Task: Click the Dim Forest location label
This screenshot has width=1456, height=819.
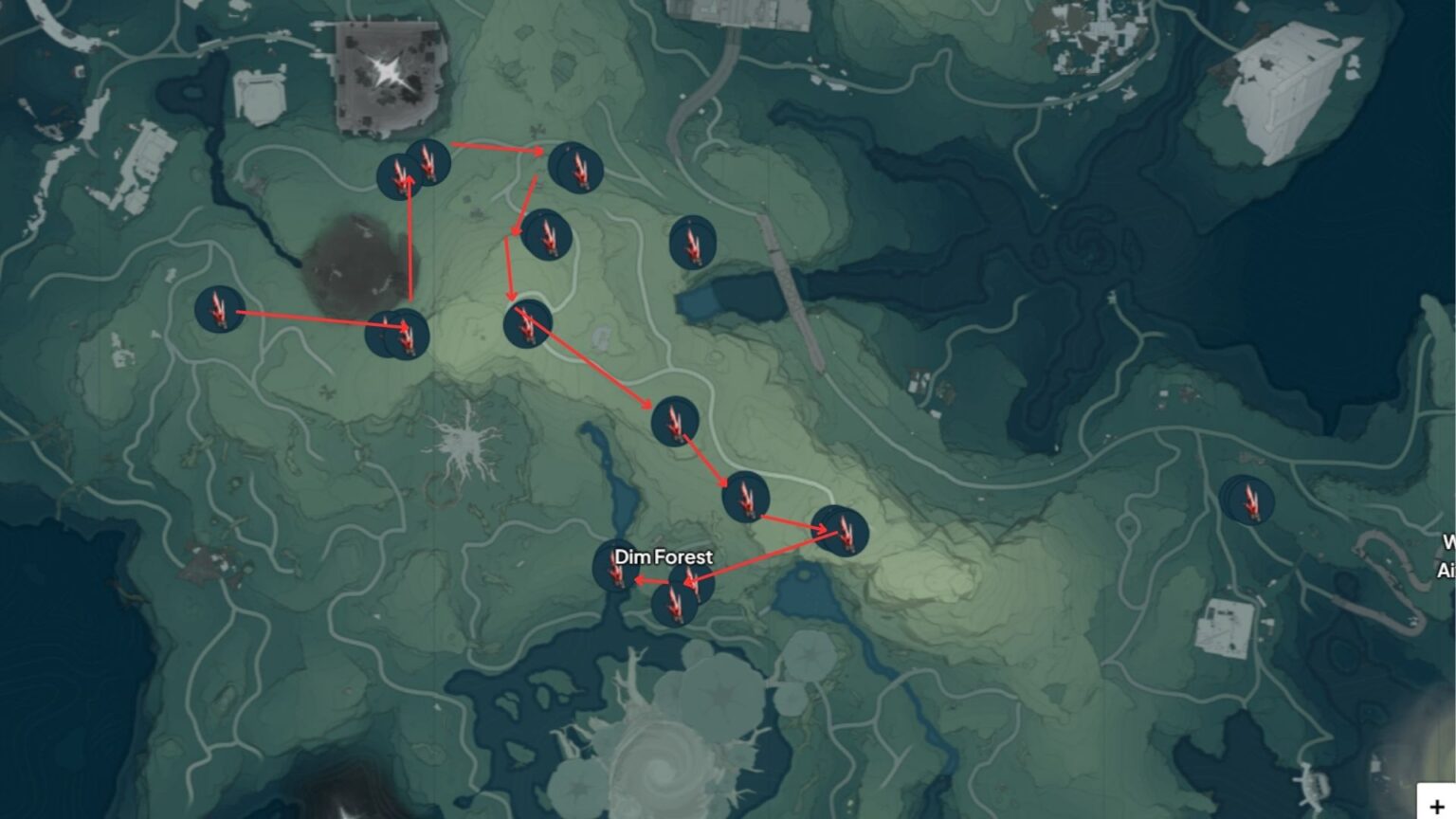Action: tap(664, 557)
